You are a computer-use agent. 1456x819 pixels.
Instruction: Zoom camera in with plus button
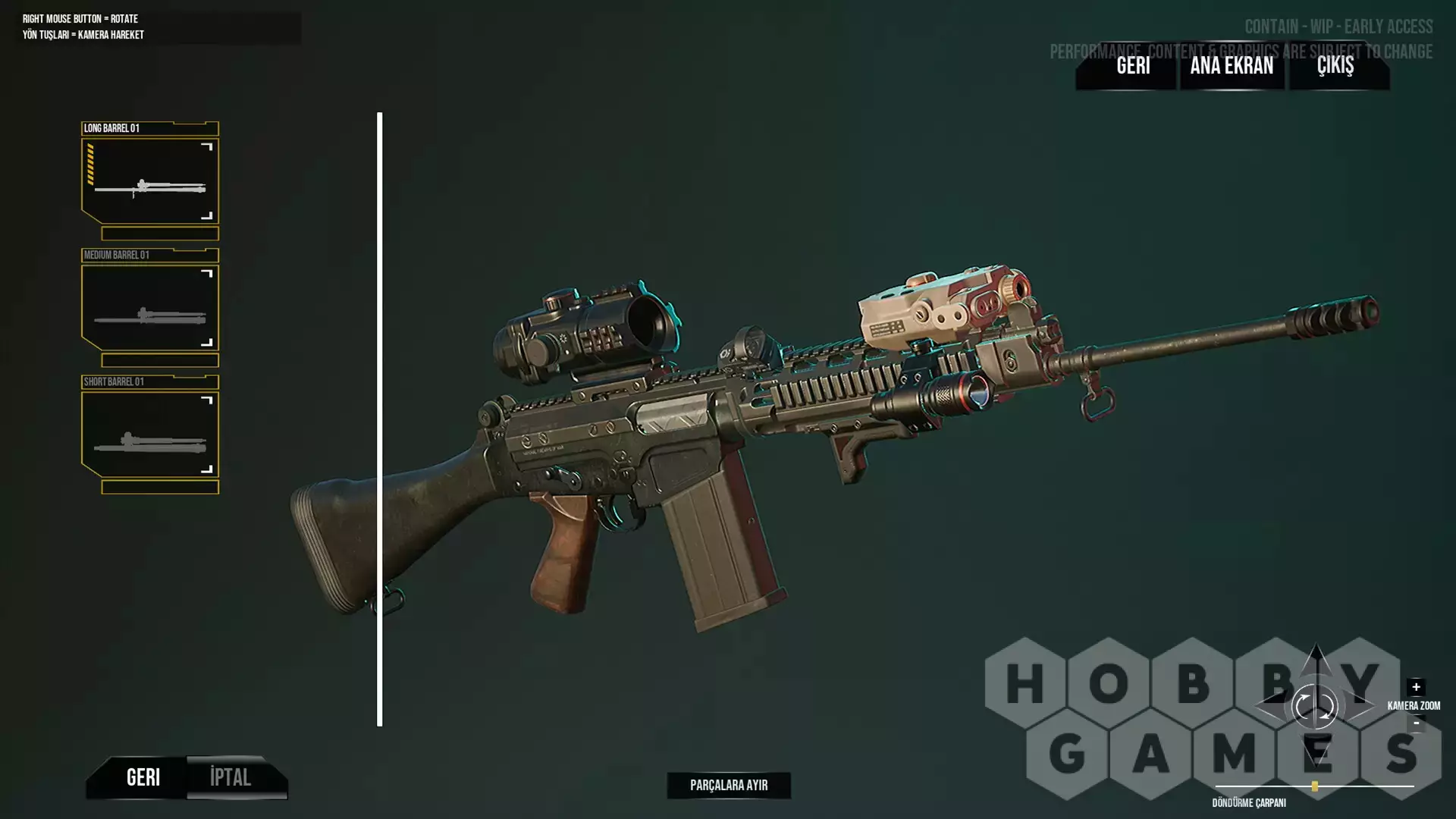1416,687
